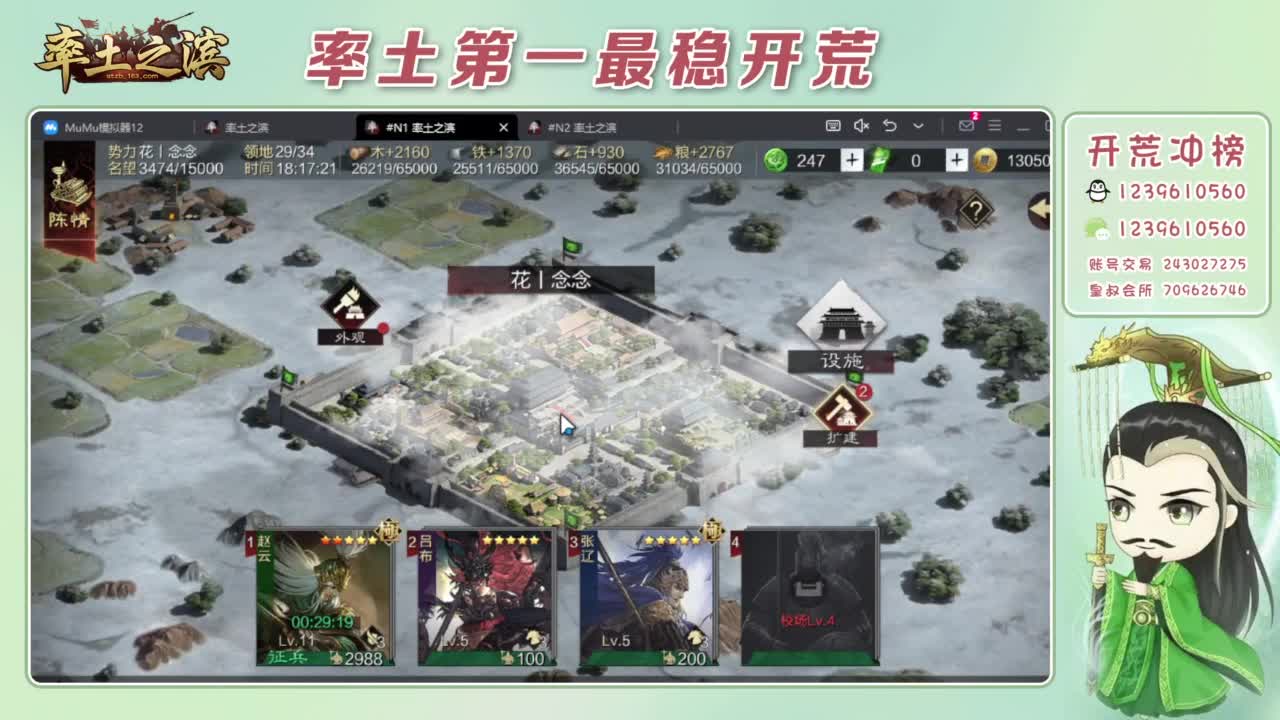Image resolution: width=1280 pixels, height=720 pixels.
Task: Check the mail notification with badge 2
Action: (x=965, y=128)
